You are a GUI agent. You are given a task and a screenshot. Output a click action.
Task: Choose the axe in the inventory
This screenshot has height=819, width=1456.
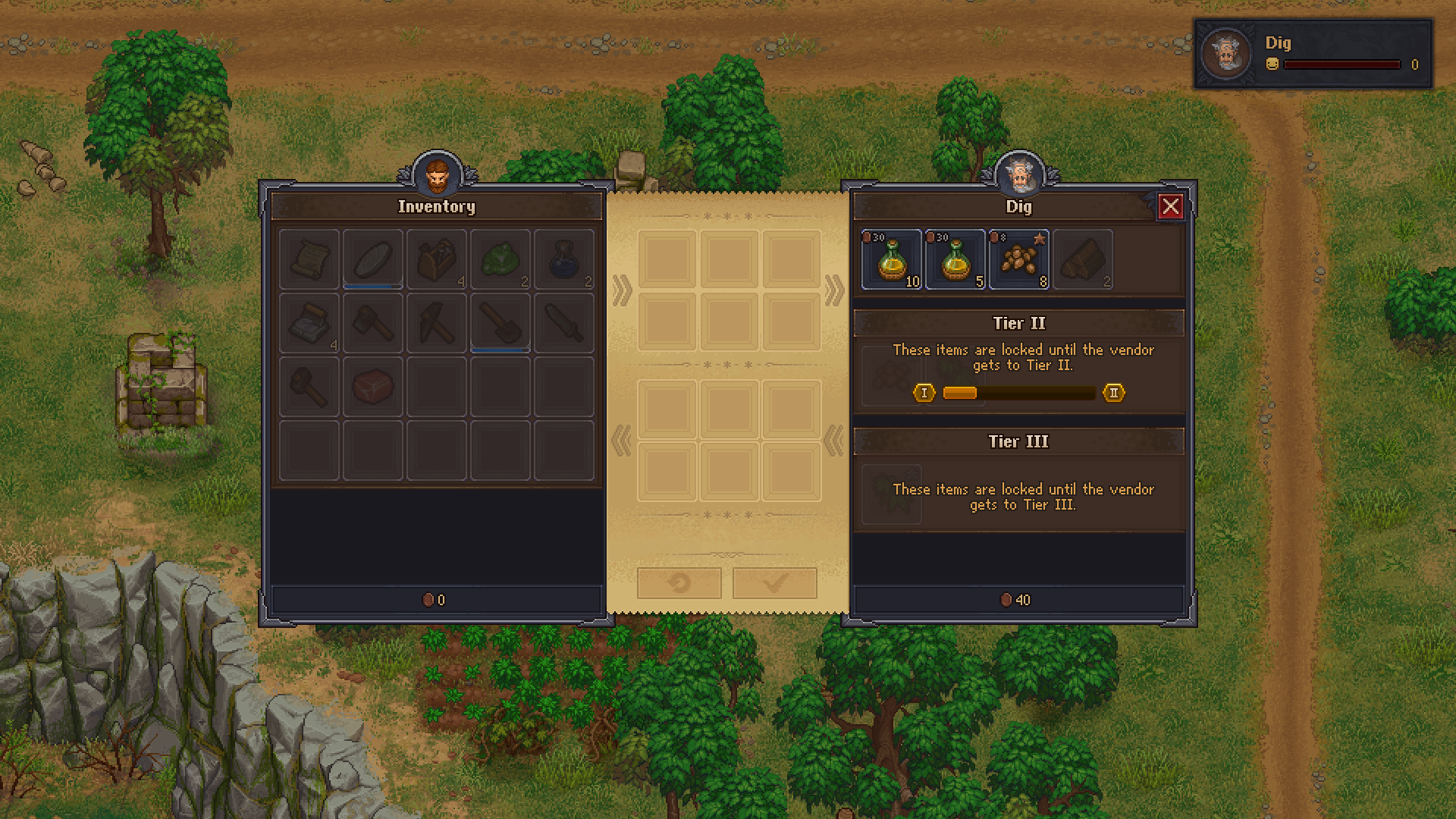pos(373,324)
